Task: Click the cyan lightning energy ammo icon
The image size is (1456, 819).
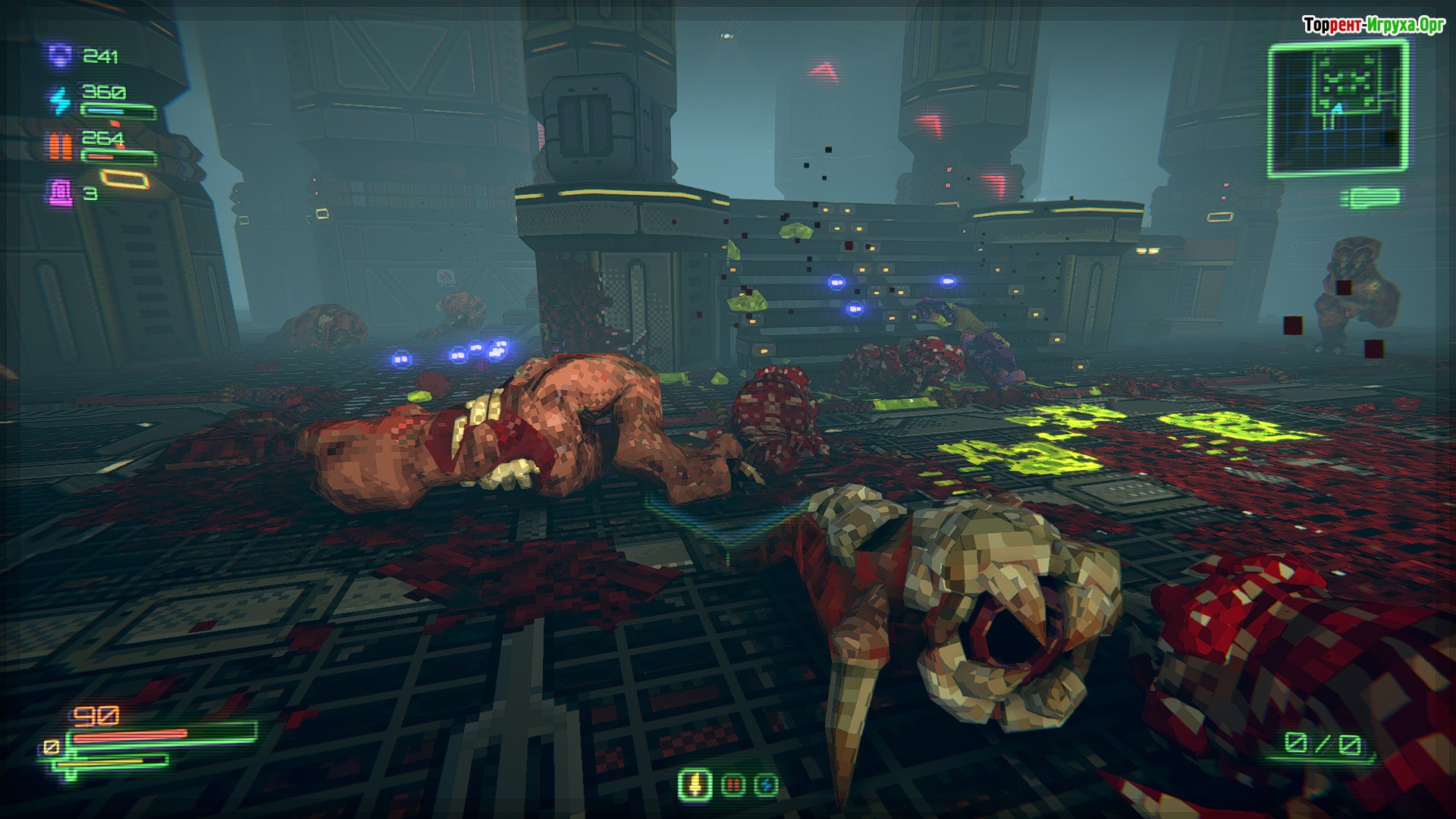Action: click(x=59, y=100)
